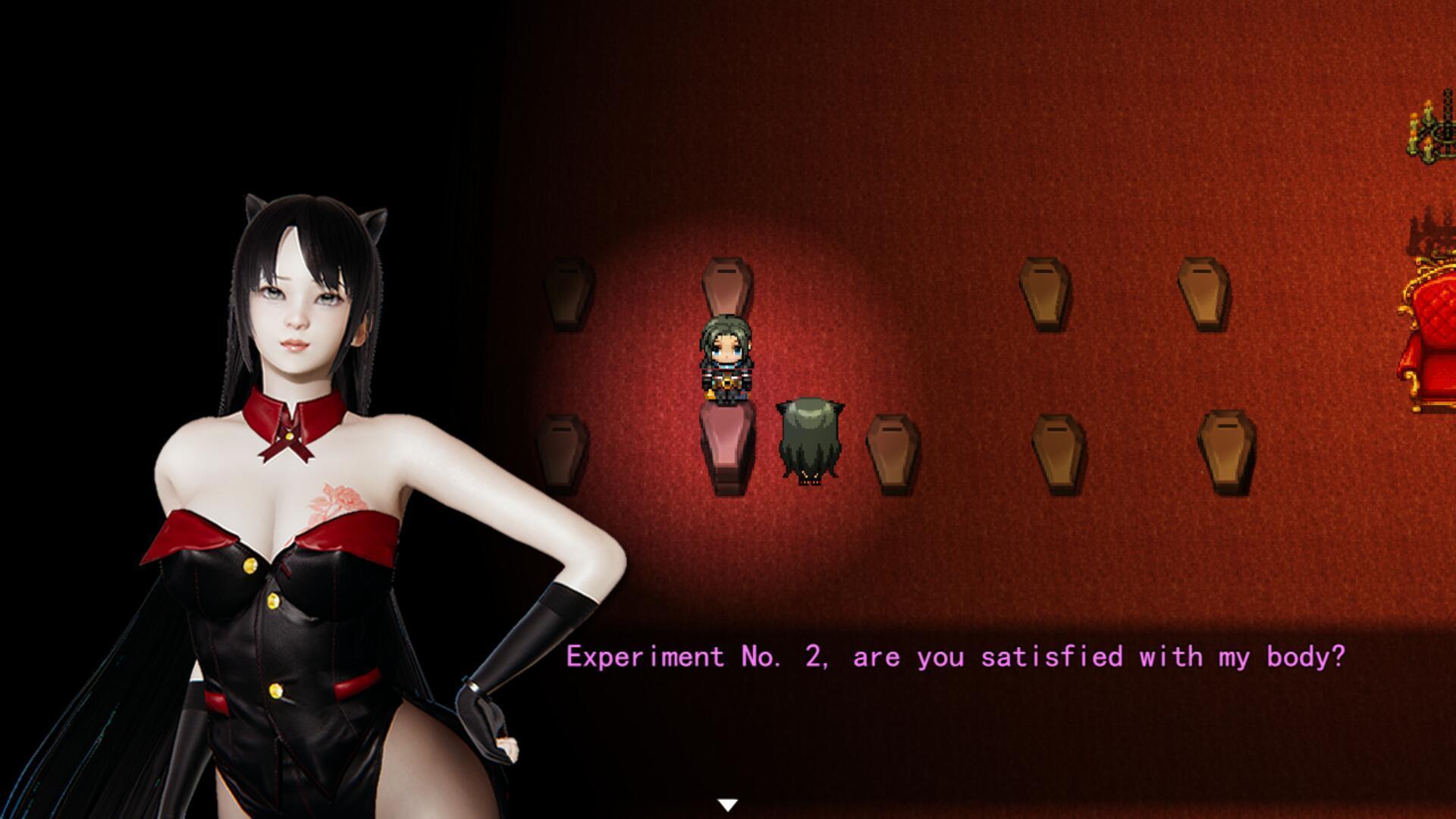Expand the dialogue by clicking the continue arrow

coord(728,802)
